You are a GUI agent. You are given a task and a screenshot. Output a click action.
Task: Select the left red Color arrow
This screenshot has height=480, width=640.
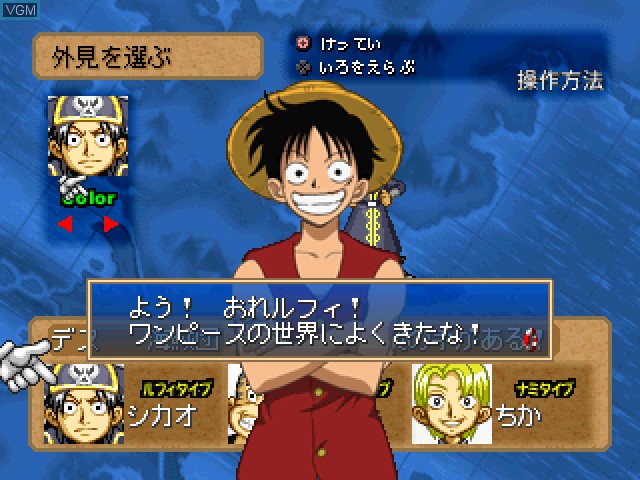65,224
